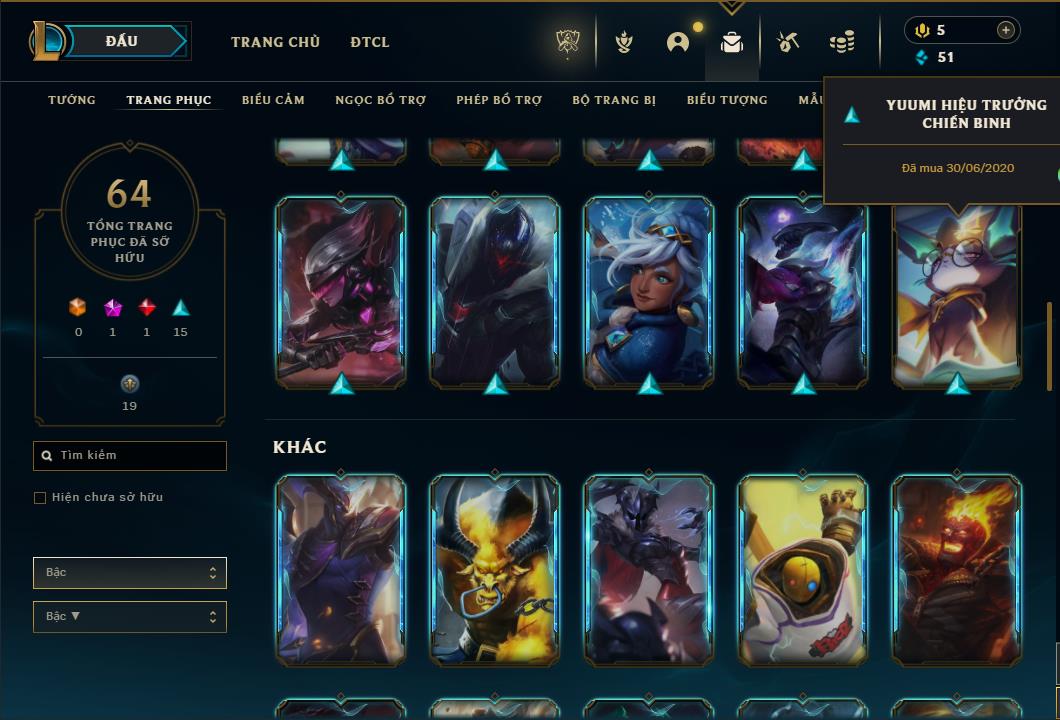Open the golden trophy crest icon

(x=568, y=42)
